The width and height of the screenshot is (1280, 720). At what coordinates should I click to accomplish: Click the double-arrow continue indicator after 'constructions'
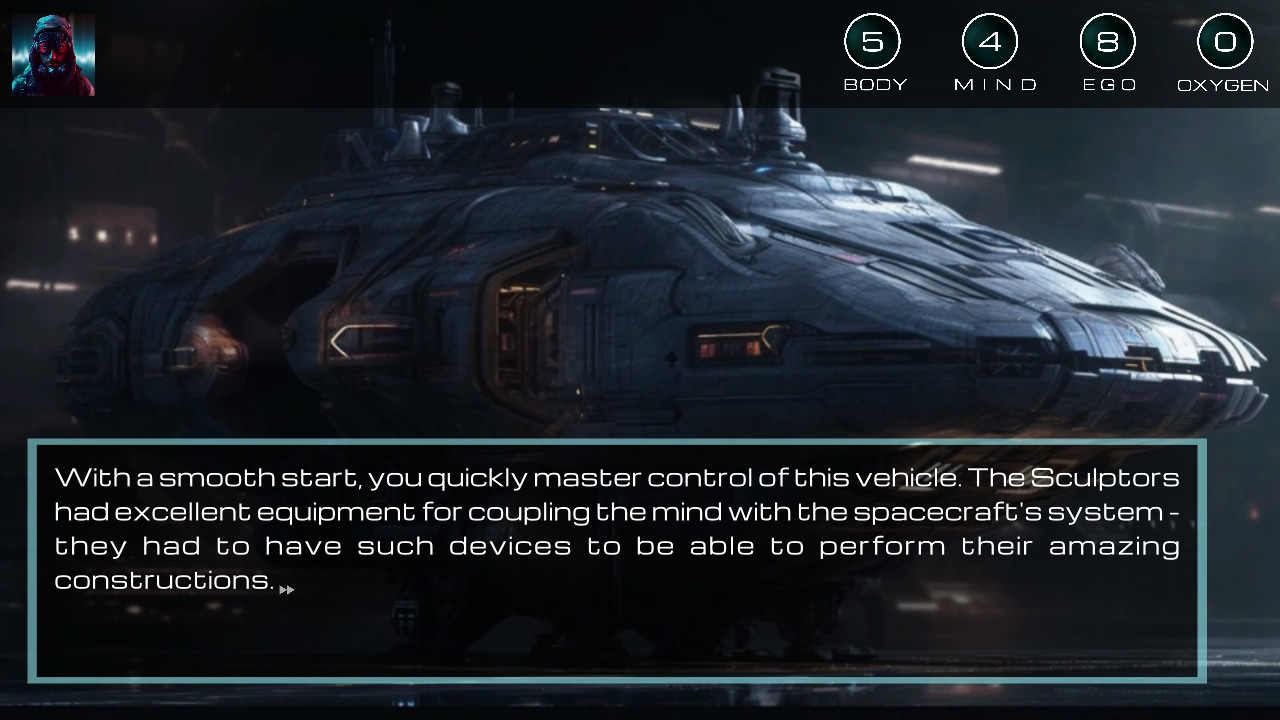coord(288,589)
